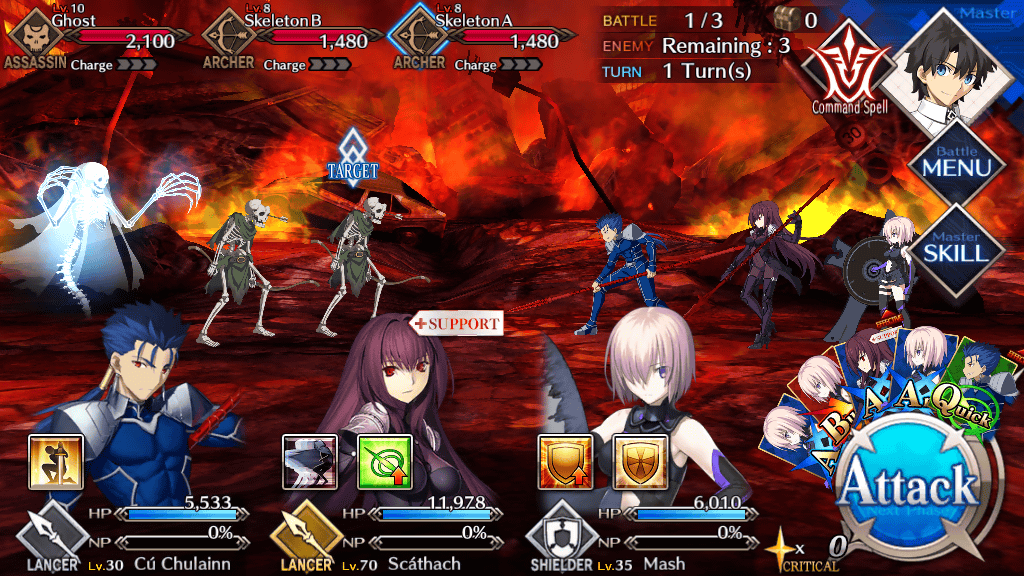Tap the big Attack button

point(908,488)
